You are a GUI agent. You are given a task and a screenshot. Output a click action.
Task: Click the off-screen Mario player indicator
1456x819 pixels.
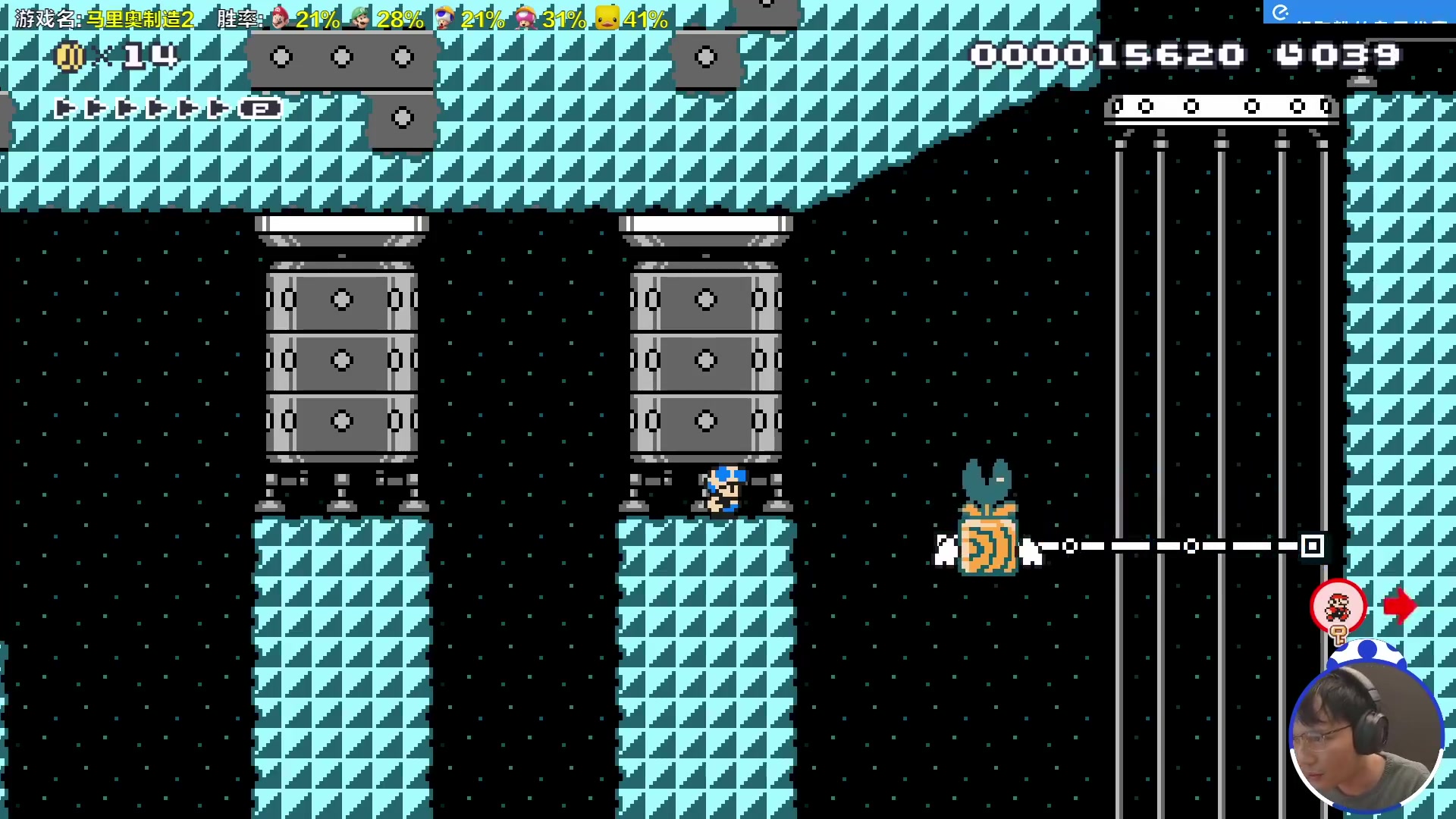1338,607
